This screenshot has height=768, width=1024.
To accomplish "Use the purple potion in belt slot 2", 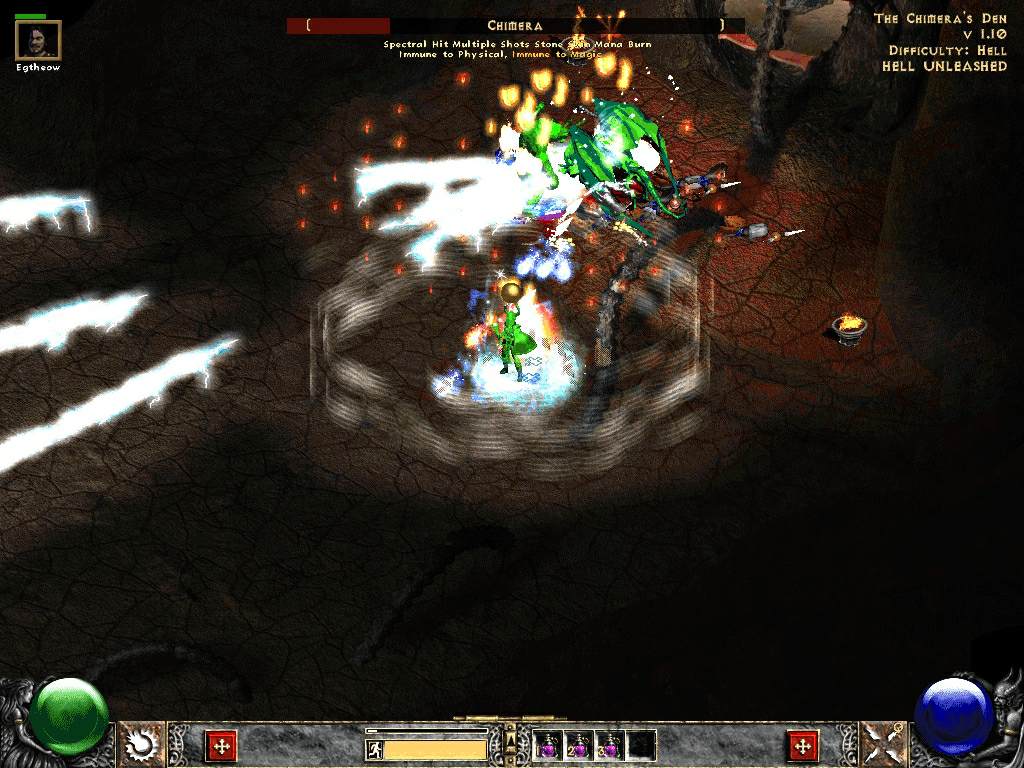I will pyautogui.click(x=579, y=745).
